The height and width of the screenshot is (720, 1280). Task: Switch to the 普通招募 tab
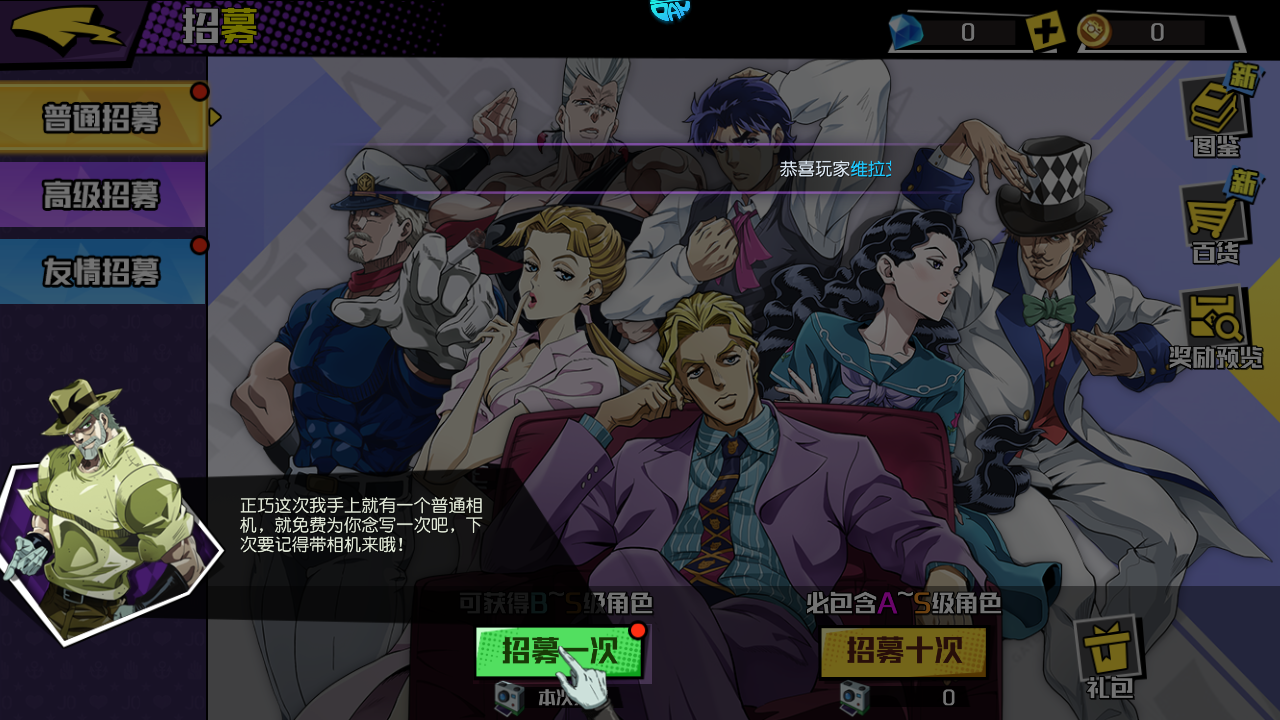pos(100,116)
